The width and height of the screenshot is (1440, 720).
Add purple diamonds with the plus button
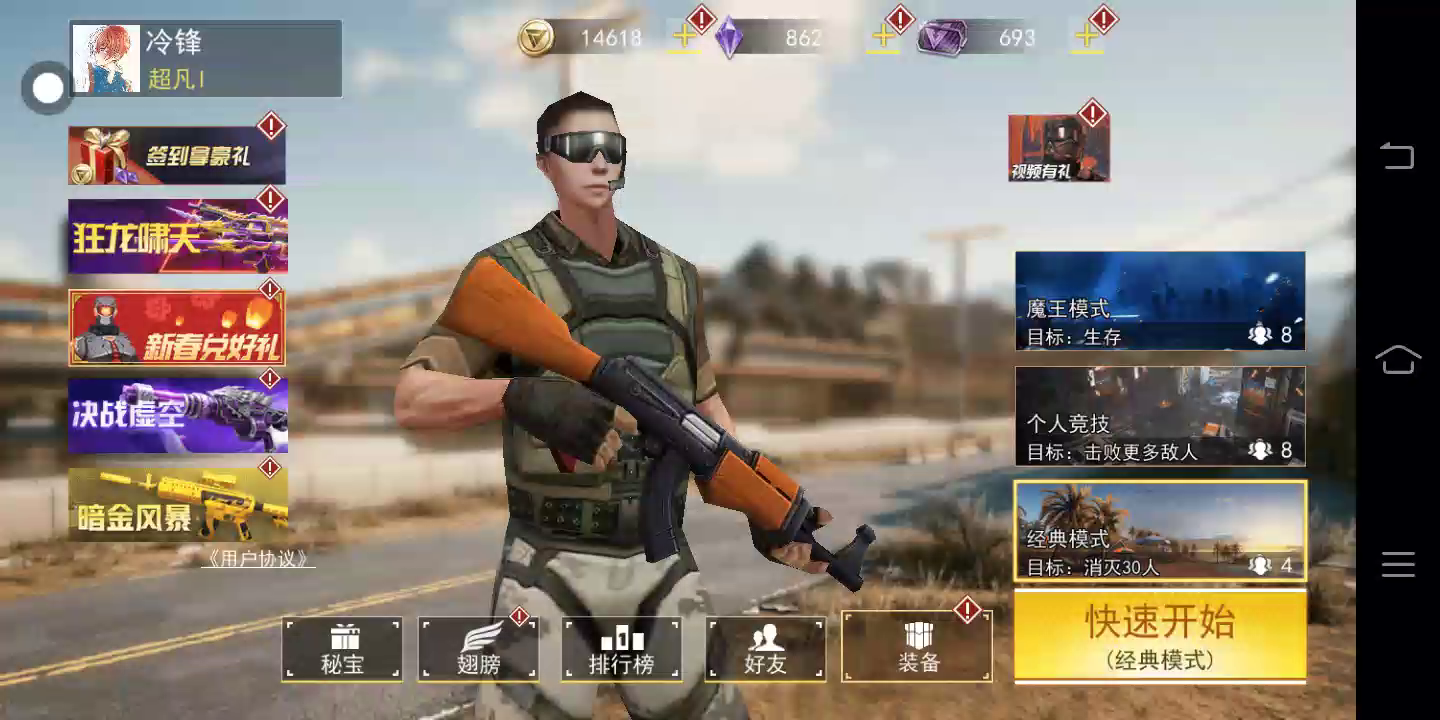tap(883, 38)
